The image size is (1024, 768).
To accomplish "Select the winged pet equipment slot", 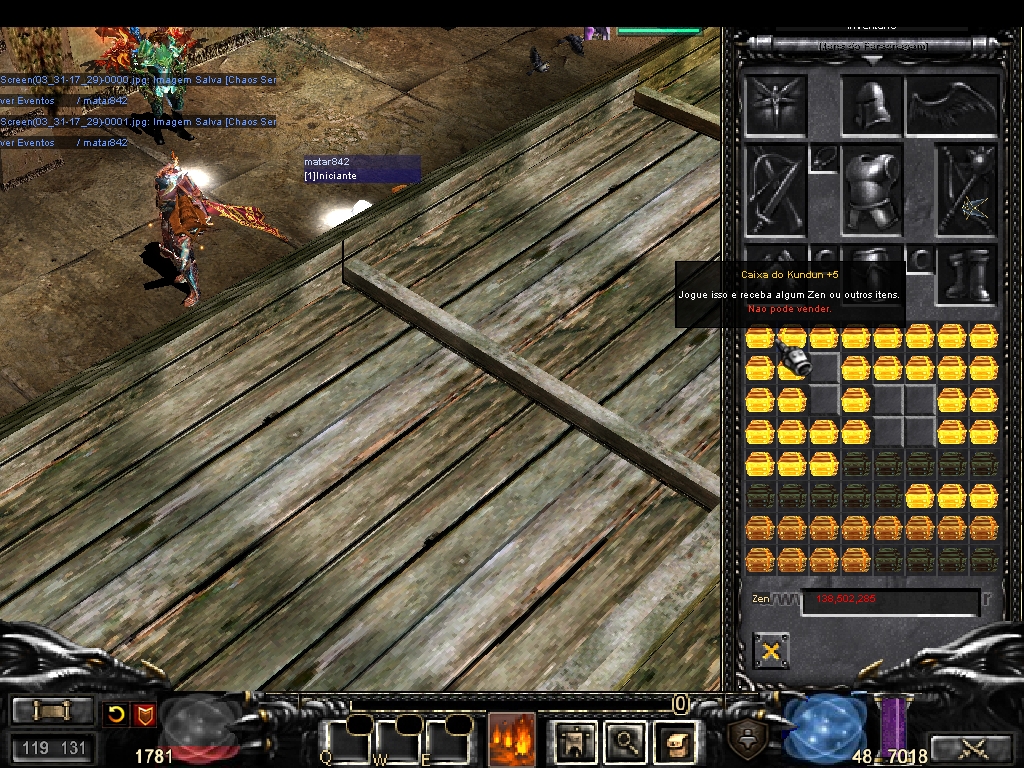I will (775, 105).
